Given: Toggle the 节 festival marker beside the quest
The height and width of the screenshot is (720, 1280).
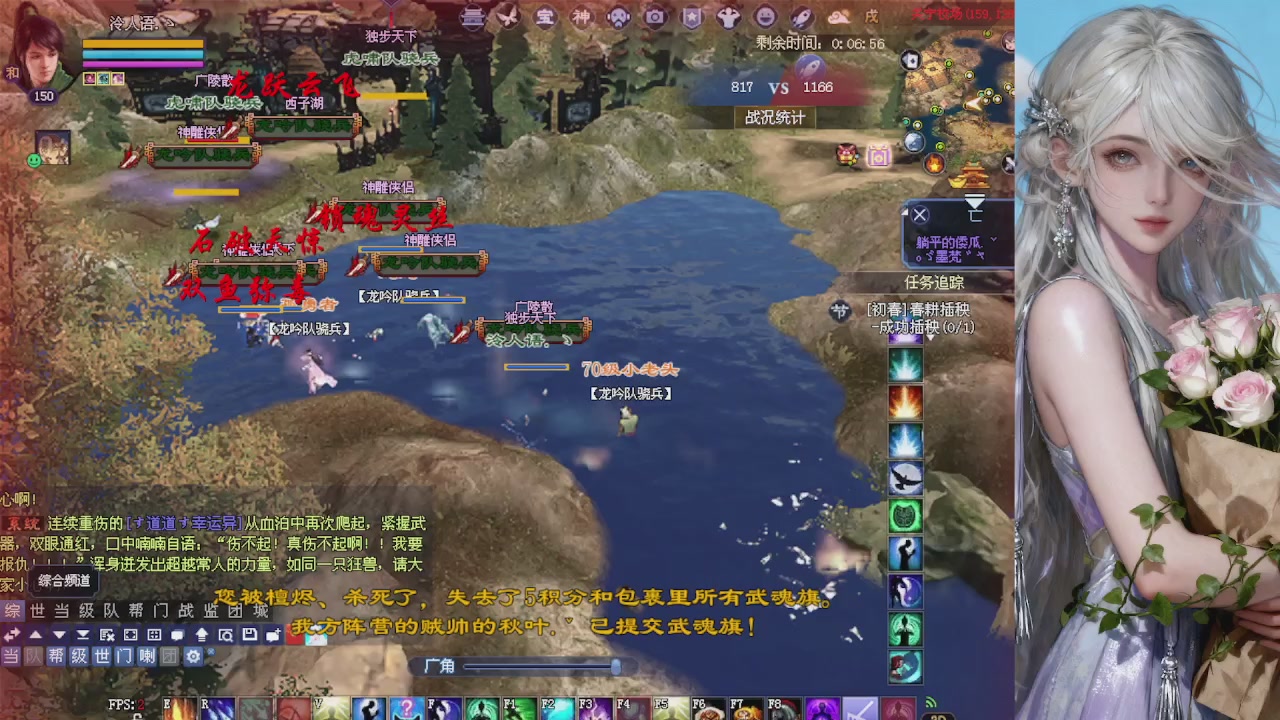Looking at the screenshot, I should pos(839,311).
